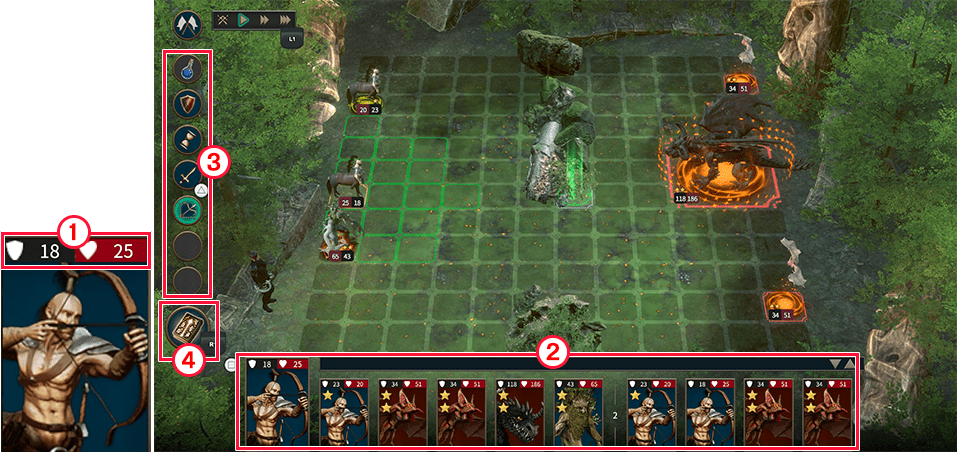Use the blue potion ability

[x=188, y=69]
